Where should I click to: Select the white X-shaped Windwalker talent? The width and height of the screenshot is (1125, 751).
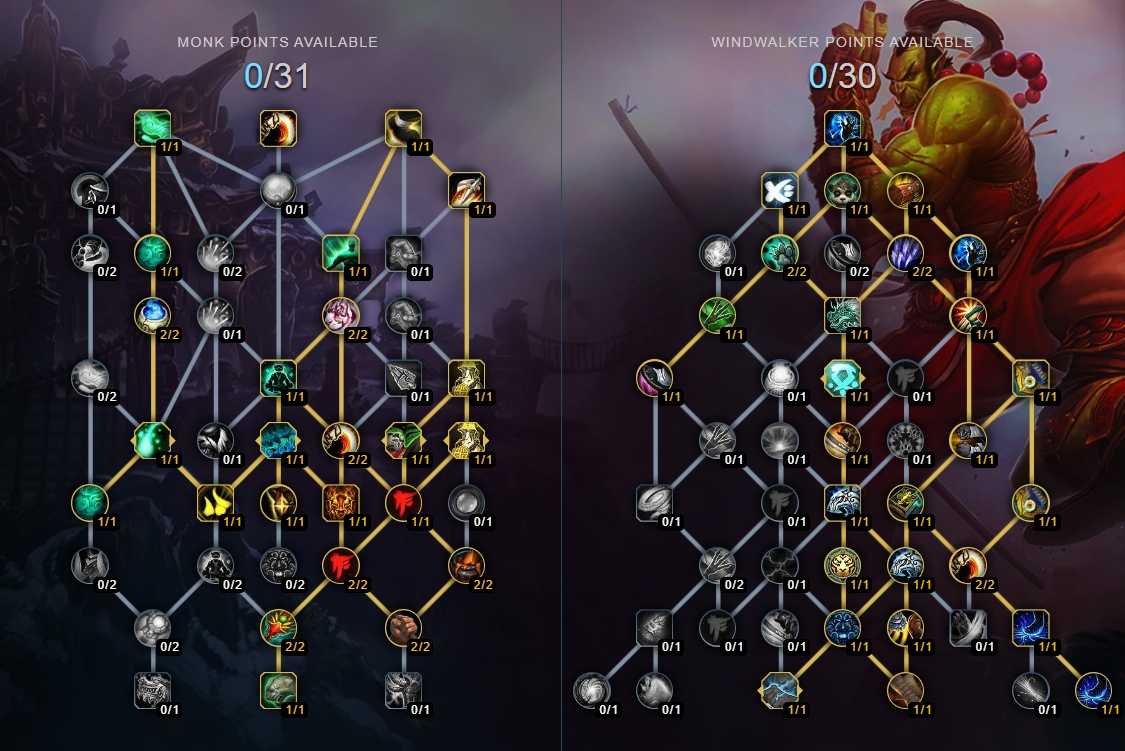(779, 190)
